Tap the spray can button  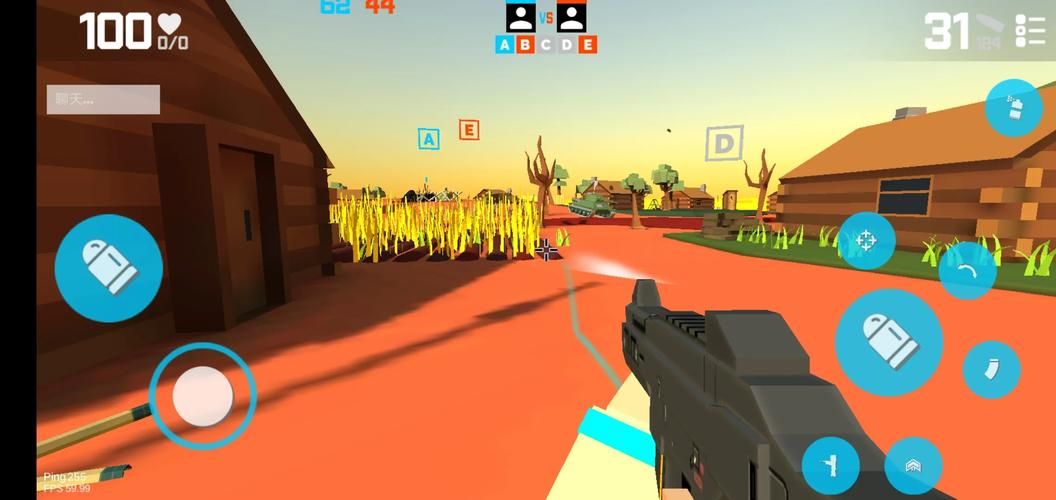pos(1013,108)
